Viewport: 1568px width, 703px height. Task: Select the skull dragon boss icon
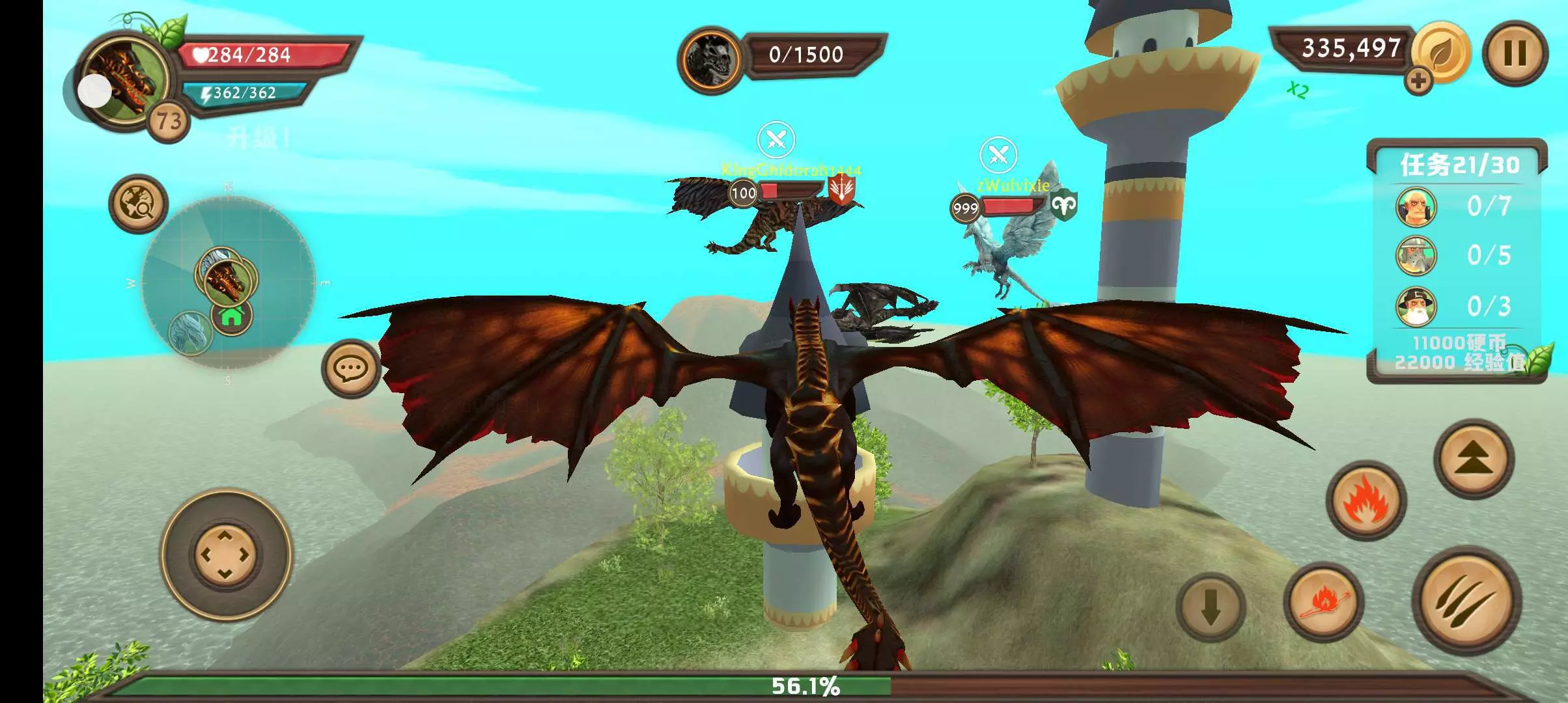[710, 60]
